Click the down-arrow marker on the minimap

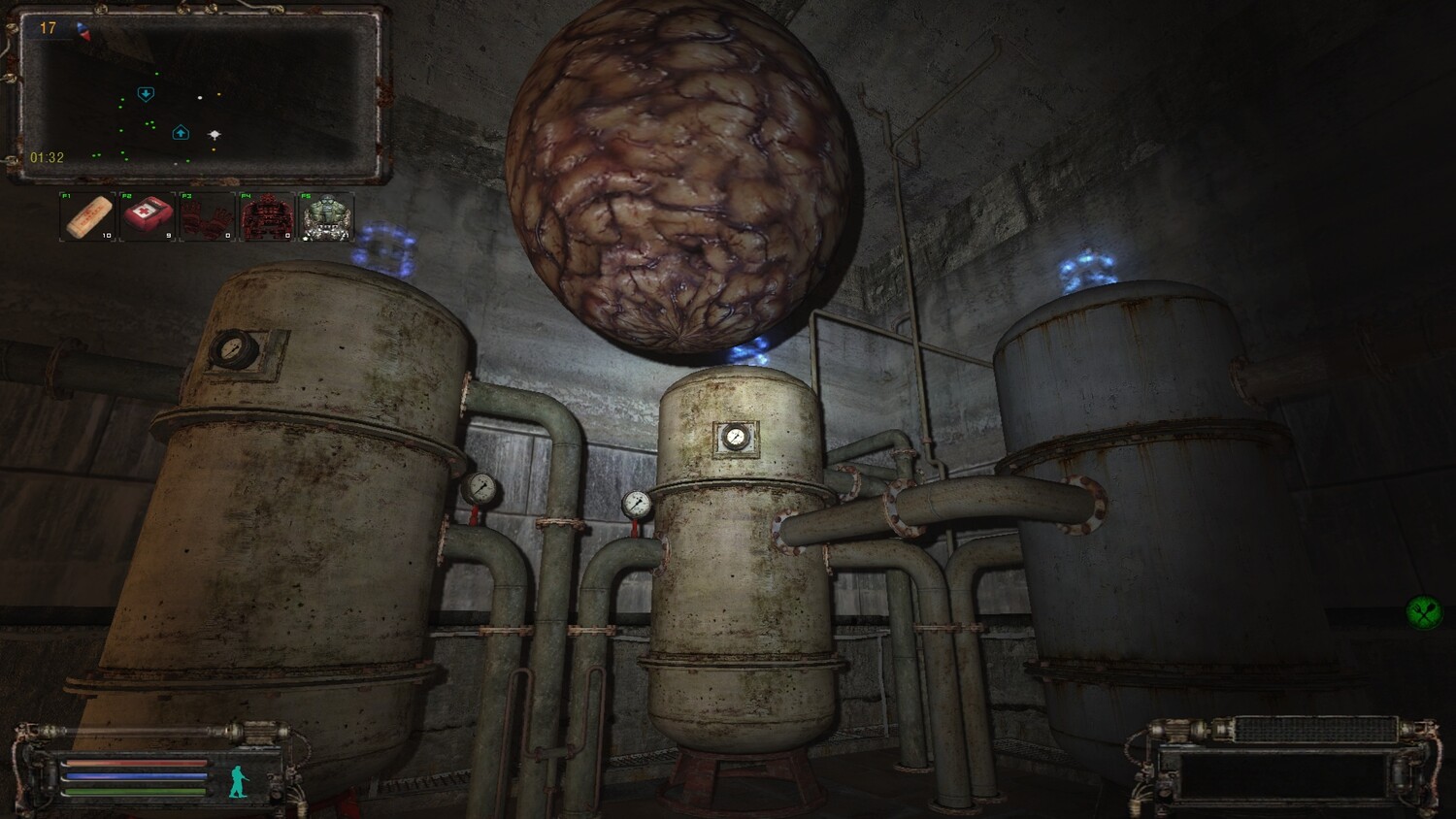[x=146, y=94]
